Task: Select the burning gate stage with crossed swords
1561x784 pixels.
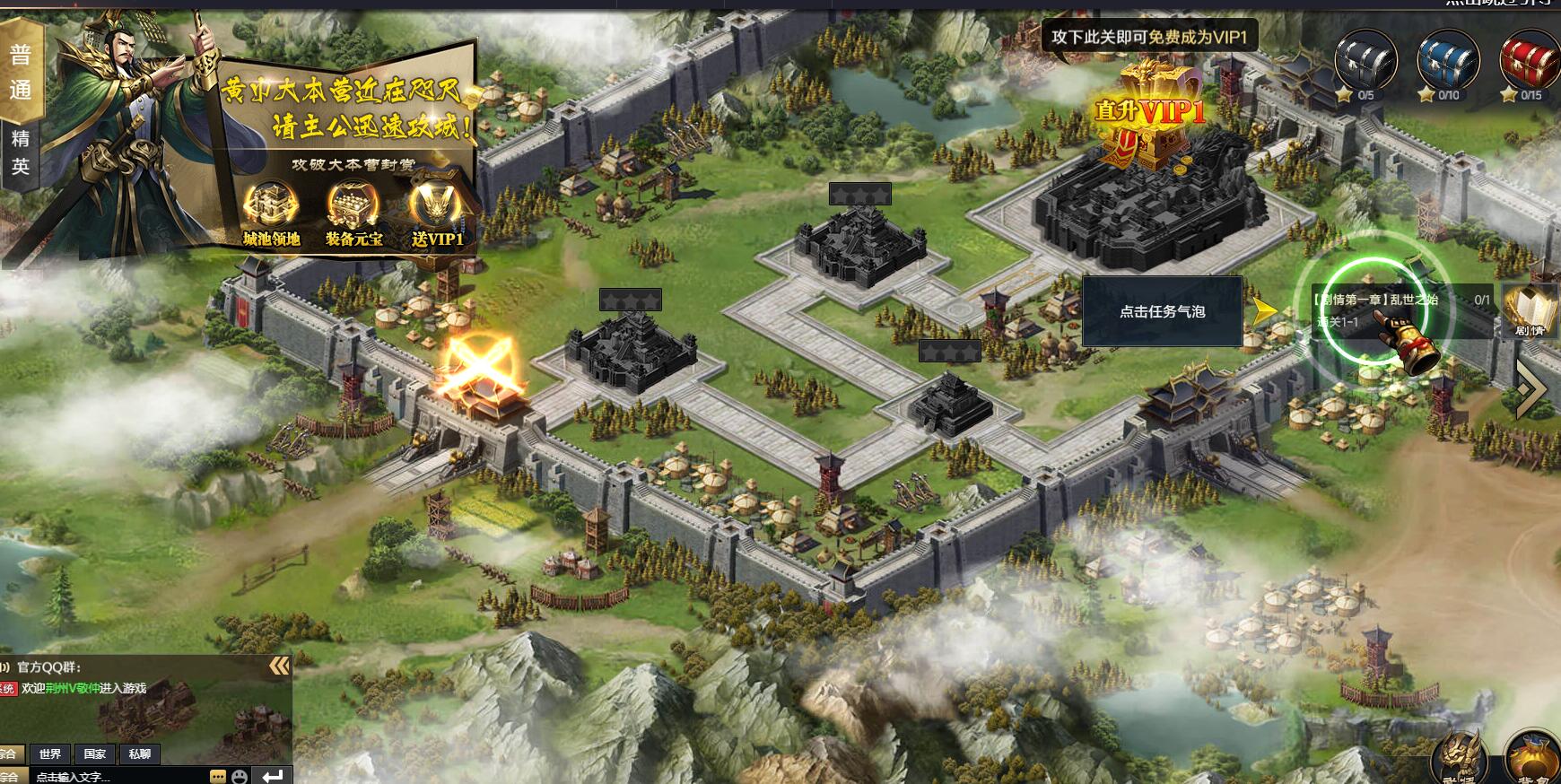Action: 480,370
